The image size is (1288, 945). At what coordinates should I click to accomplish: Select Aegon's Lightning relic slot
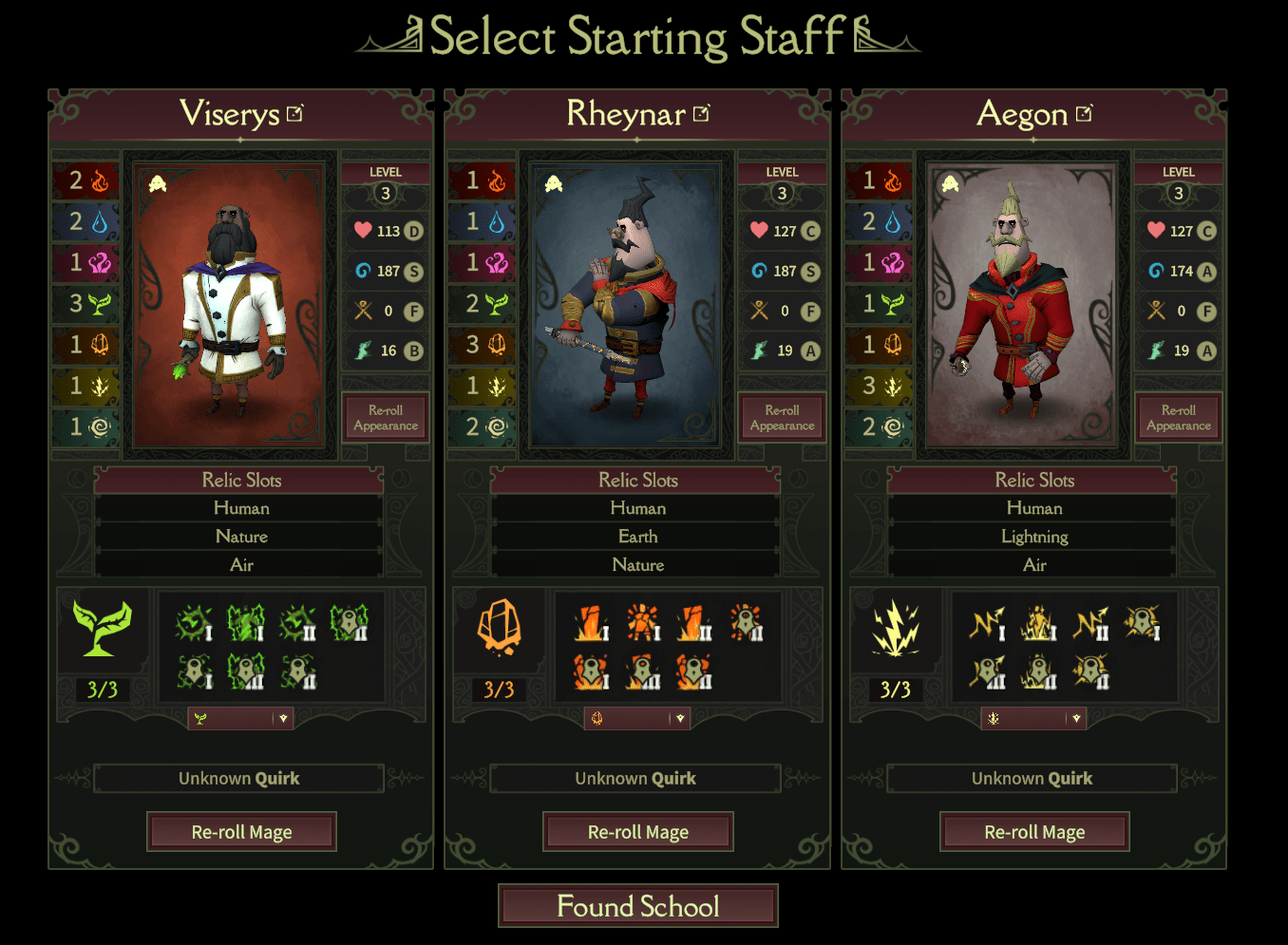point(1034,537)
